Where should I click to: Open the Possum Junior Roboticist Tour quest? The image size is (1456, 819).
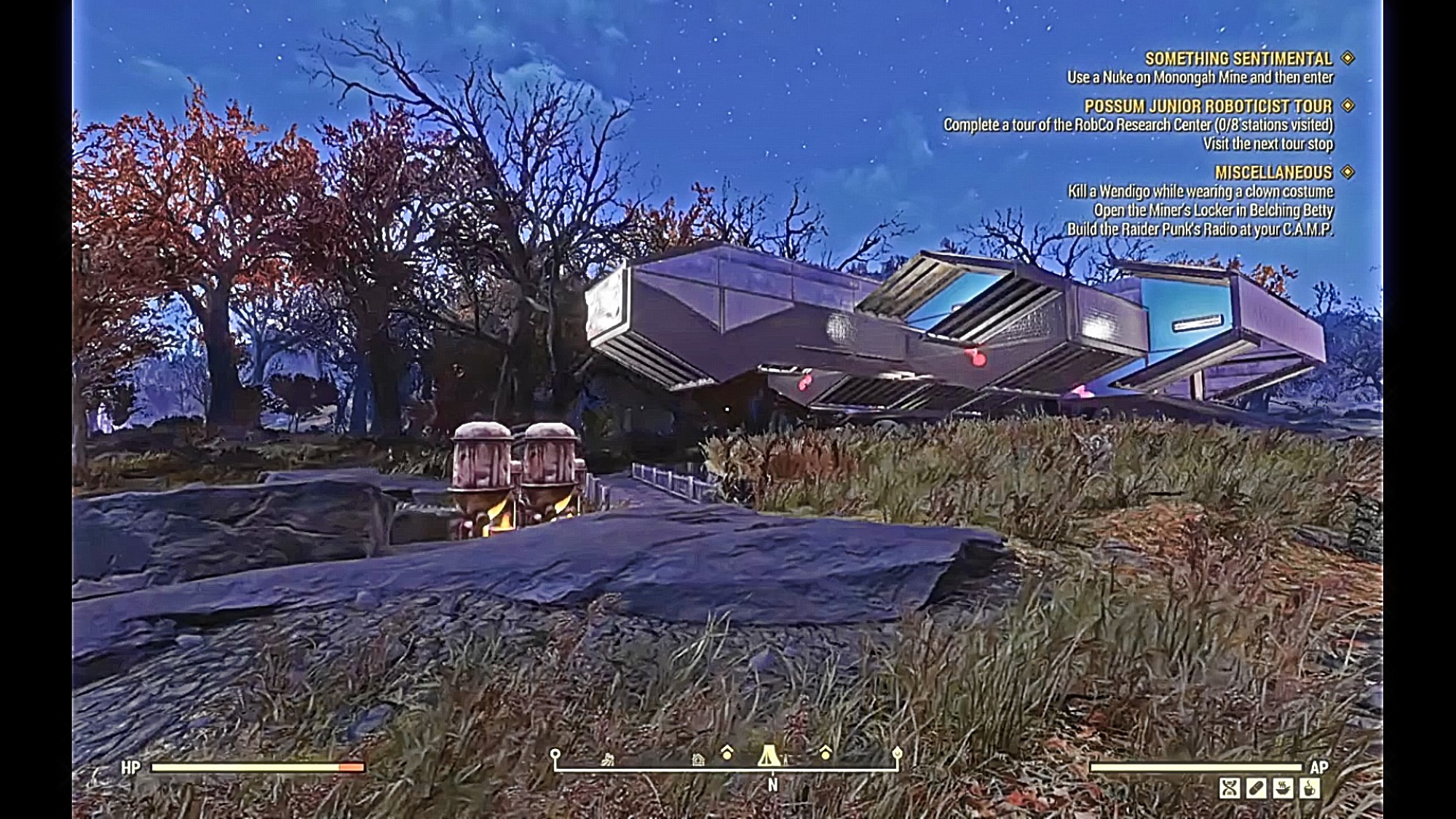point(1208,106)
